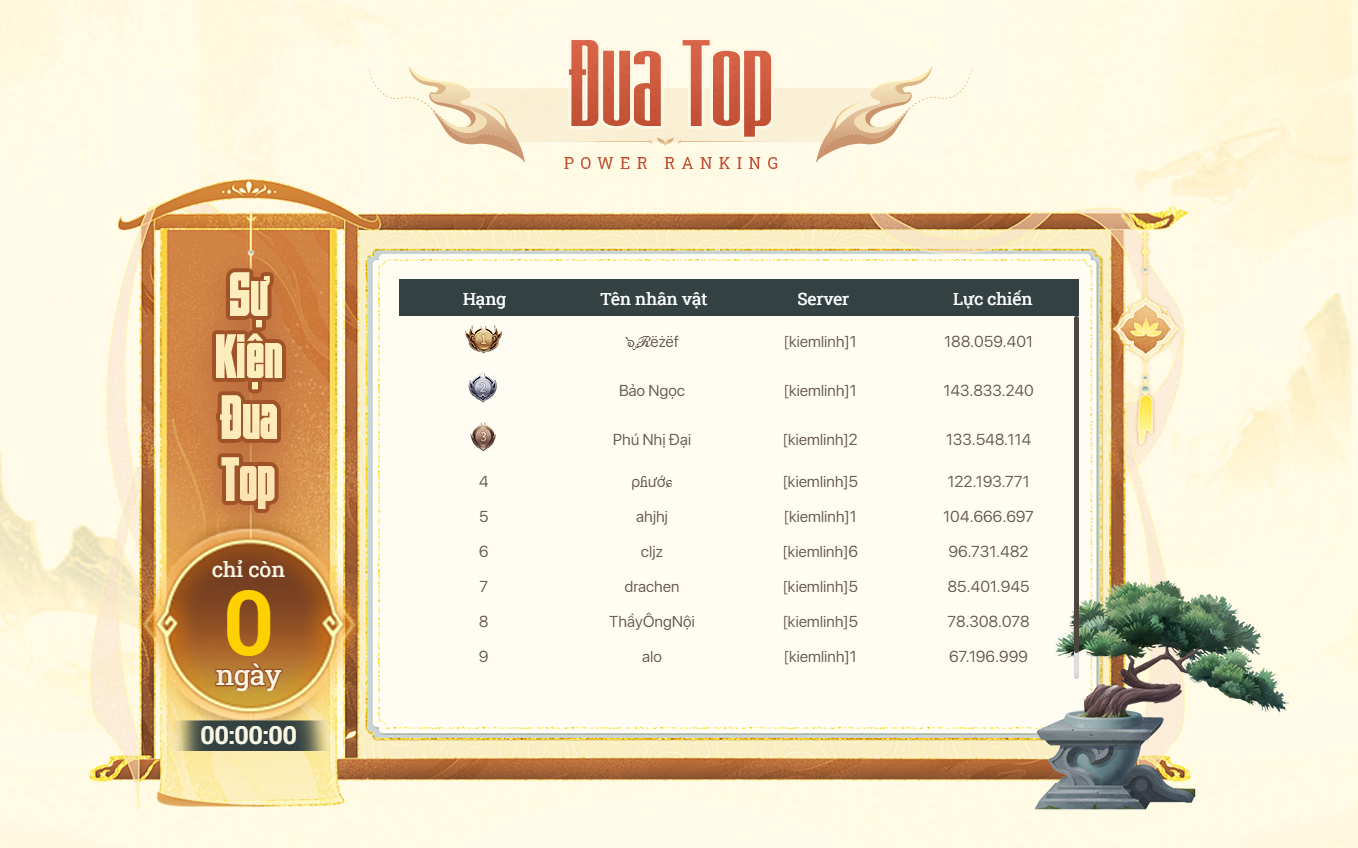
Task: Click the bronze medal rank 3 icon
Action: [483, 438]
